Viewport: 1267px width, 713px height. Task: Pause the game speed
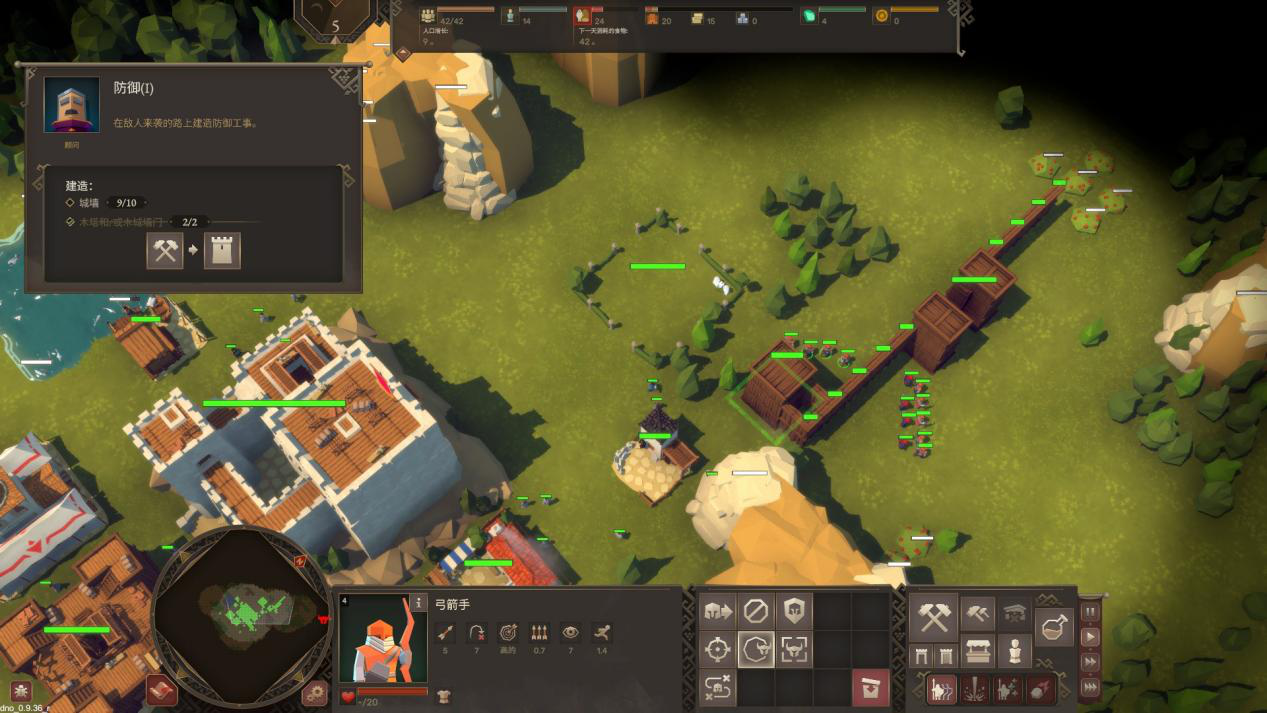tap(1090, 612)
